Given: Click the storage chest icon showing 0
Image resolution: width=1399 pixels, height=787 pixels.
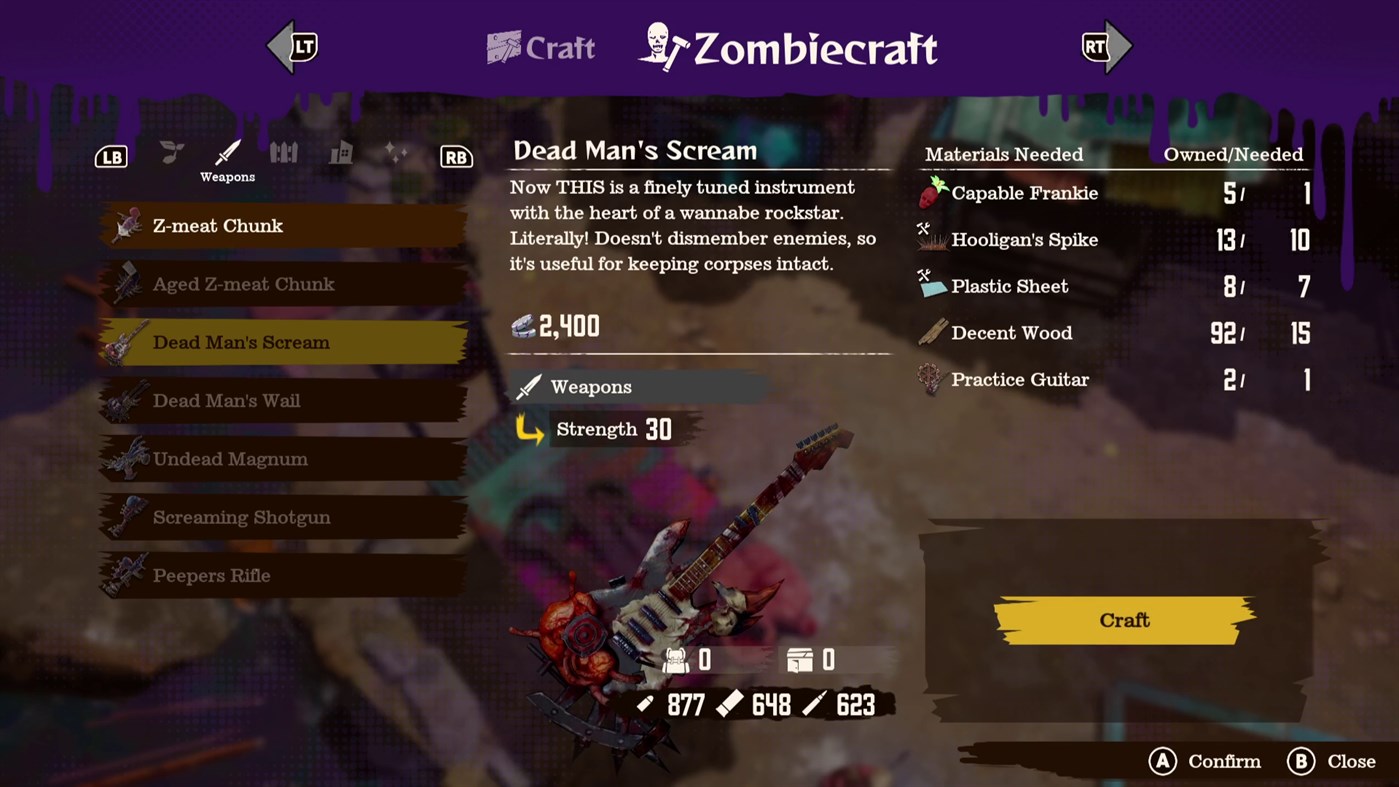Looking at the screenshot, I should (810, 659).
